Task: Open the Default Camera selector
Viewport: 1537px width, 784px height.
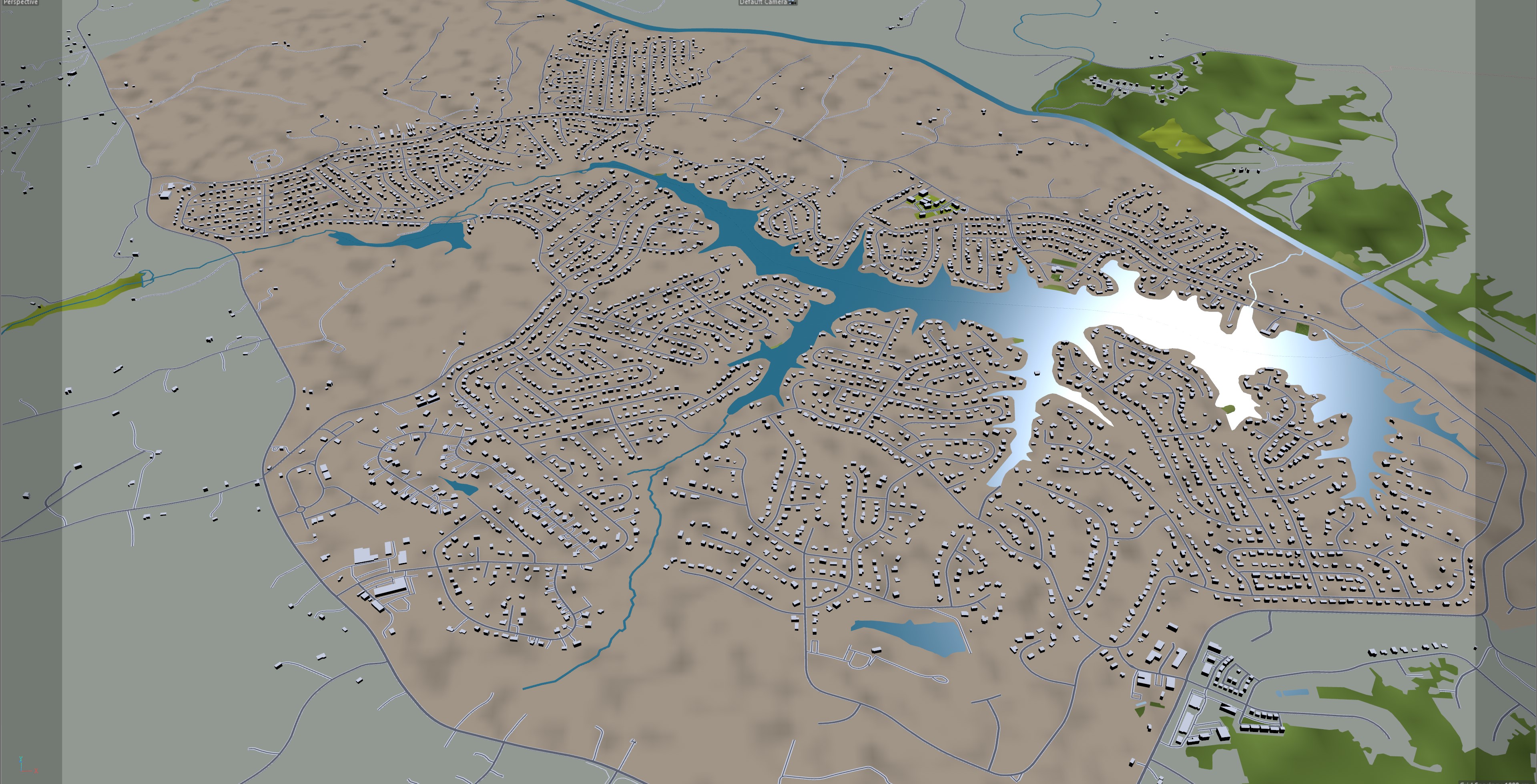Action: point(766,3)
